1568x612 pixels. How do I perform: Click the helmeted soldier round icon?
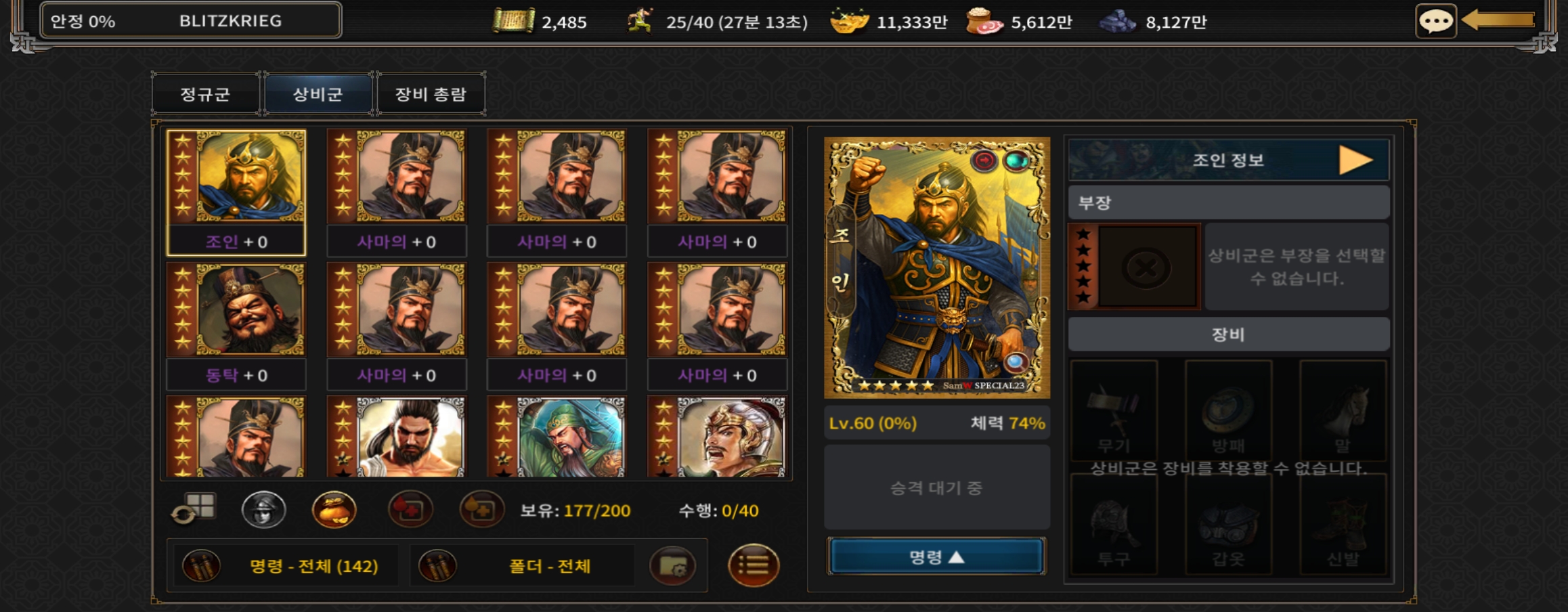tap(263, 510)
